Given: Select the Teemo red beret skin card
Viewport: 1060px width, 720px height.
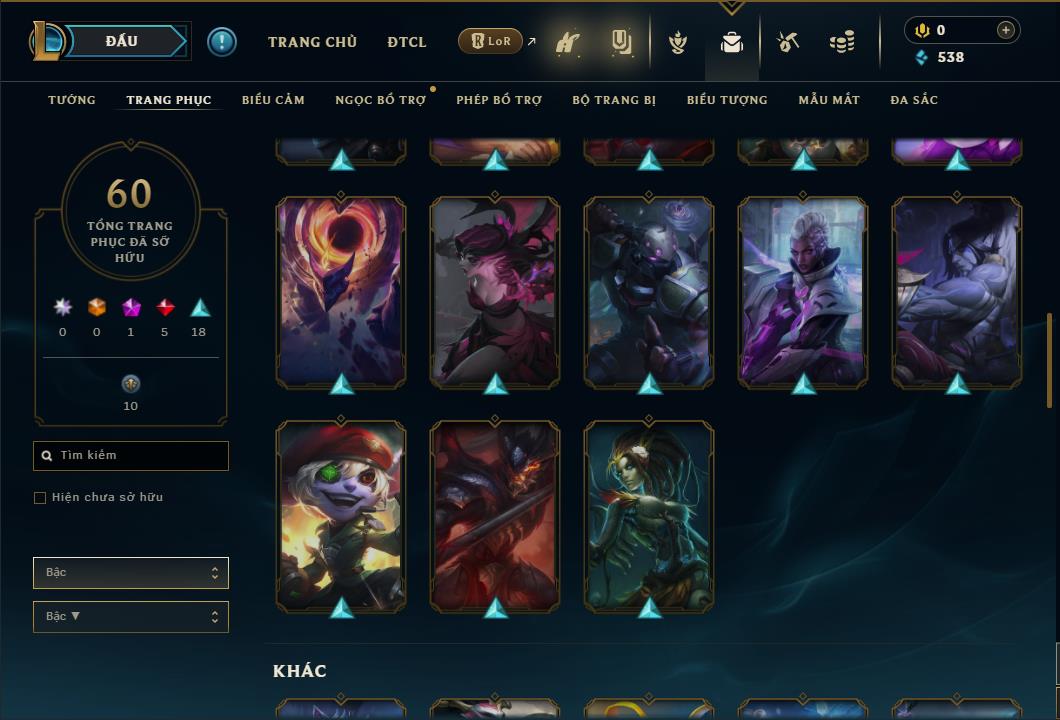Looking at the screenshot, I should coord(341,515).
